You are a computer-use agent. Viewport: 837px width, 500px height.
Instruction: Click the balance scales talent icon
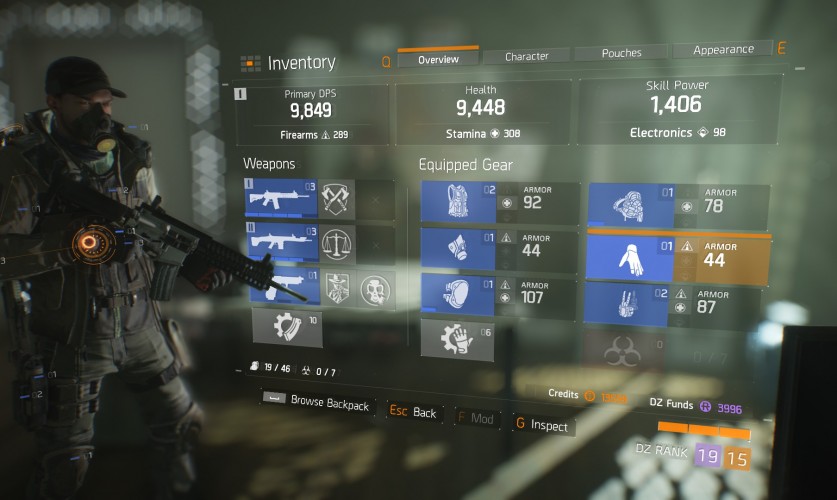(x=338, y=243)
